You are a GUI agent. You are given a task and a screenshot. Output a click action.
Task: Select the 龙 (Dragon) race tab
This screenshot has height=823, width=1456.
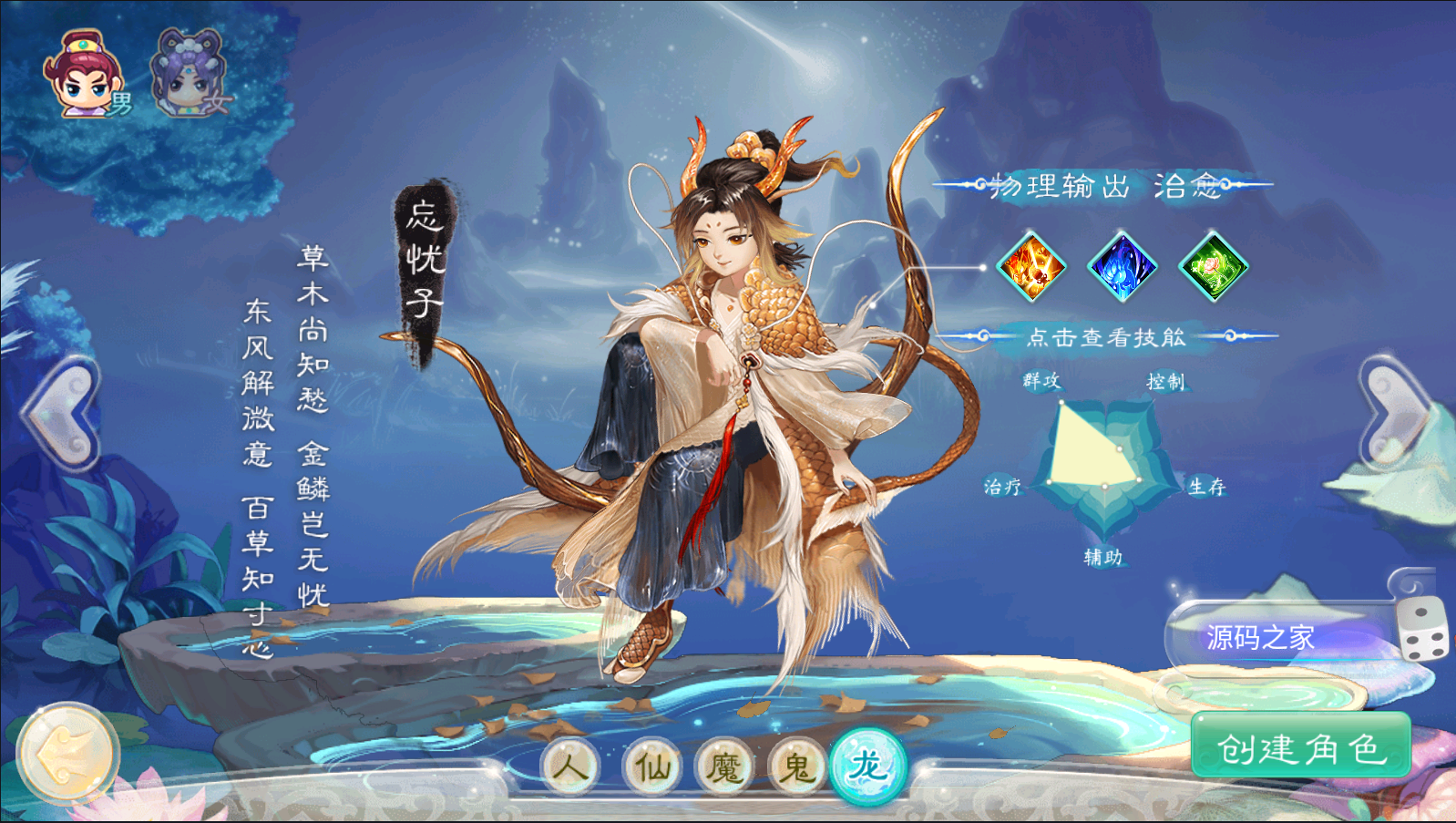click(x=868, y=766)
